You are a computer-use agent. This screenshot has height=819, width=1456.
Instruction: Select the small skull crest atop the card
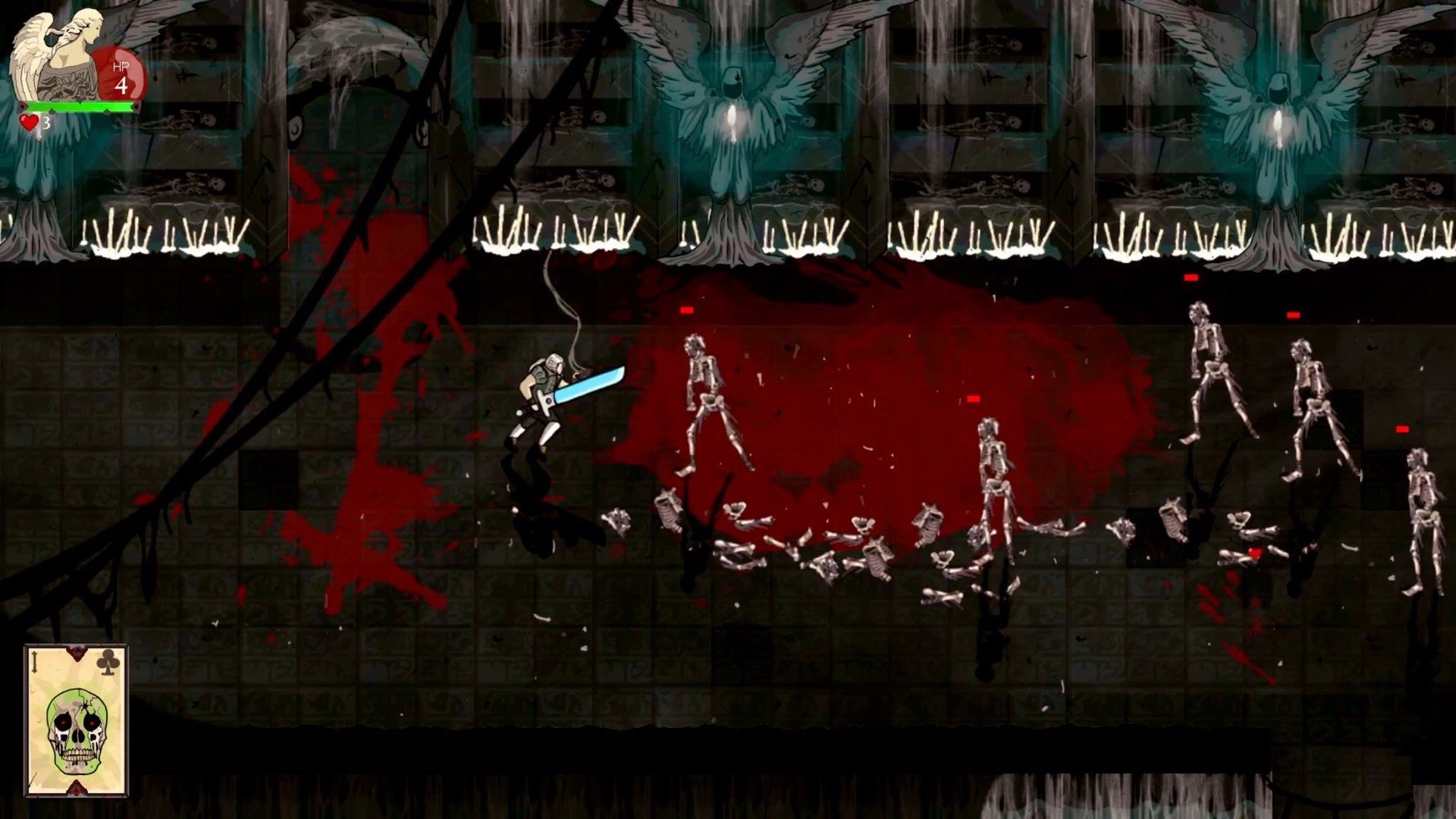pos(76,652)
